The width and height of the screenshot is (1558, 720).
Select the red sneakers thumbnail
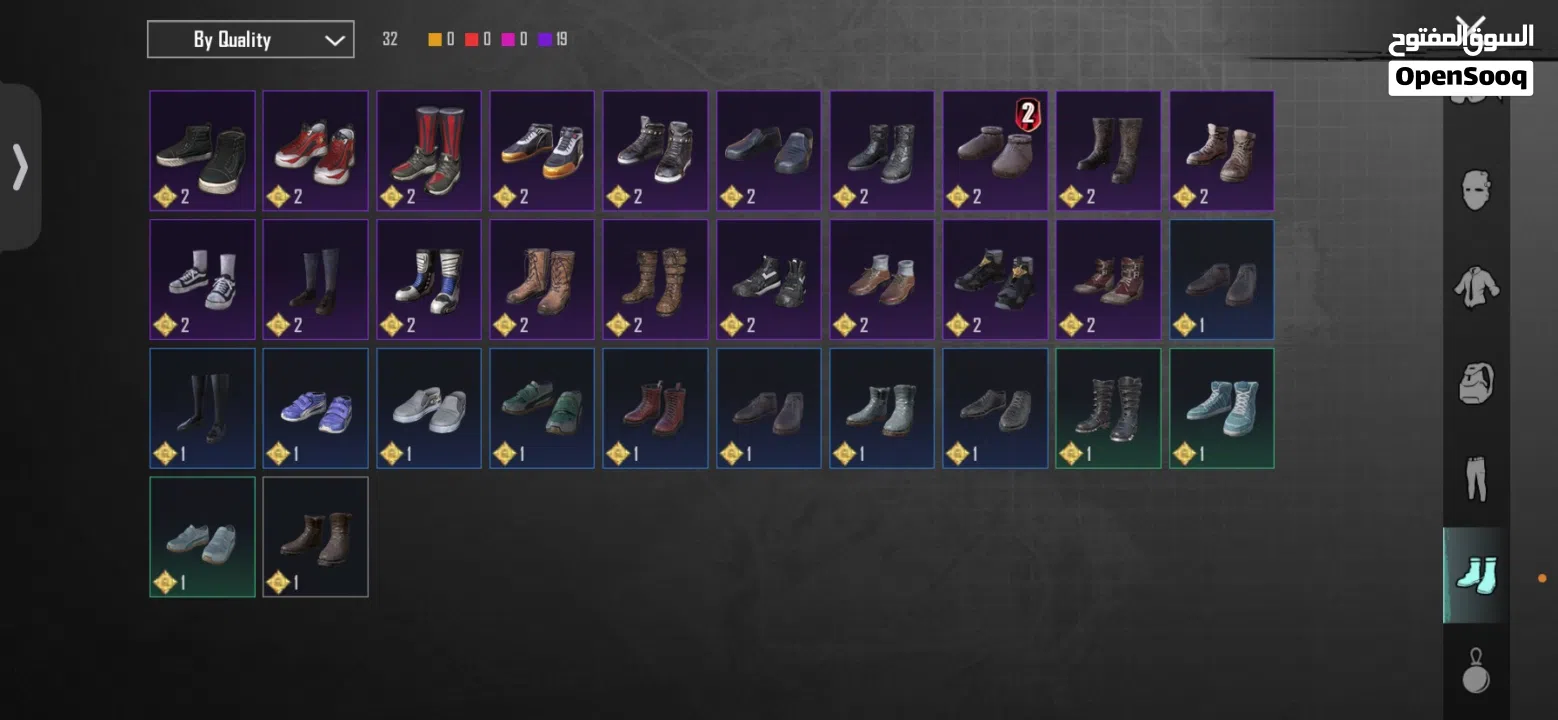pyautogui.click(x=315, y=148)
